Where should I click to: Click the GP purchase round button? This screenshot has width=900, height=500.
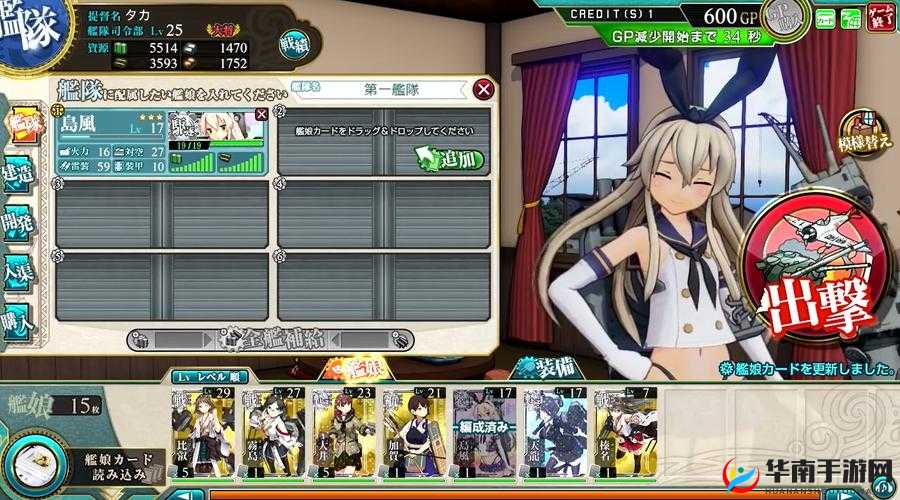point(787,17)
